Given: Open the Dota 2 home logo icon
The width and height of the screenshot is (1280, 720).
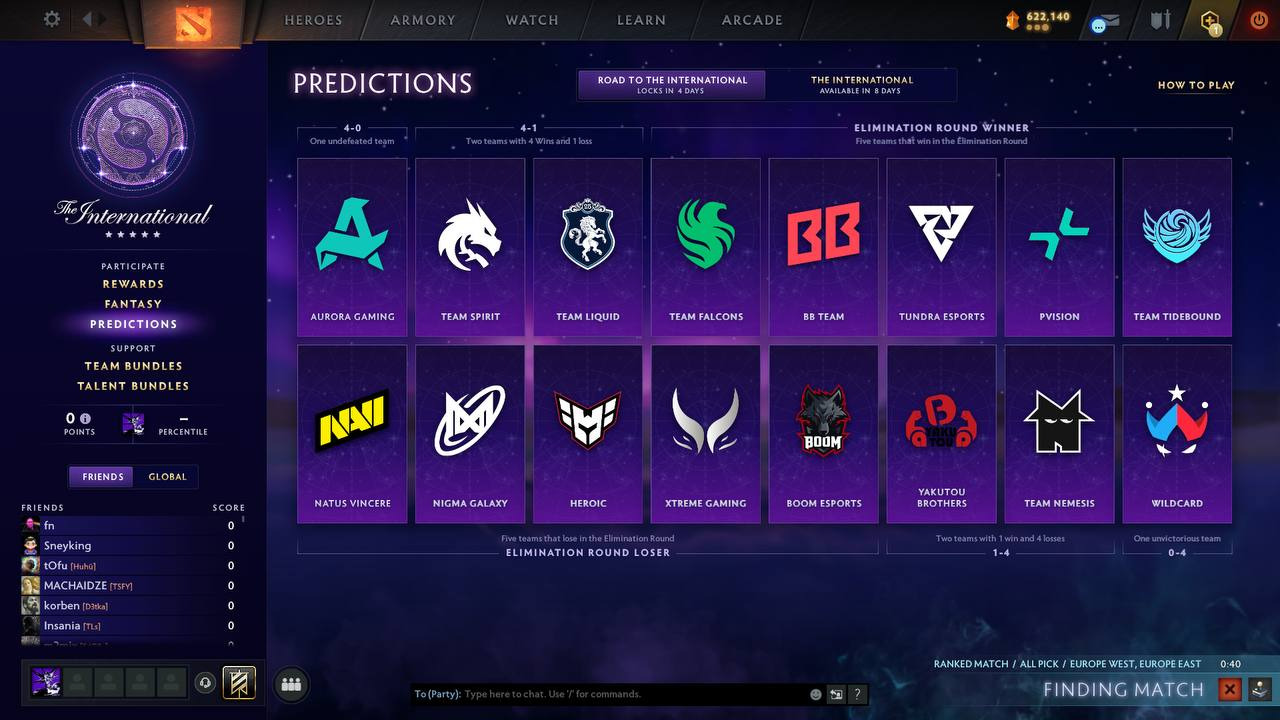Looking at the screenshot, I should pyautogui.click(x=196, y=20).
